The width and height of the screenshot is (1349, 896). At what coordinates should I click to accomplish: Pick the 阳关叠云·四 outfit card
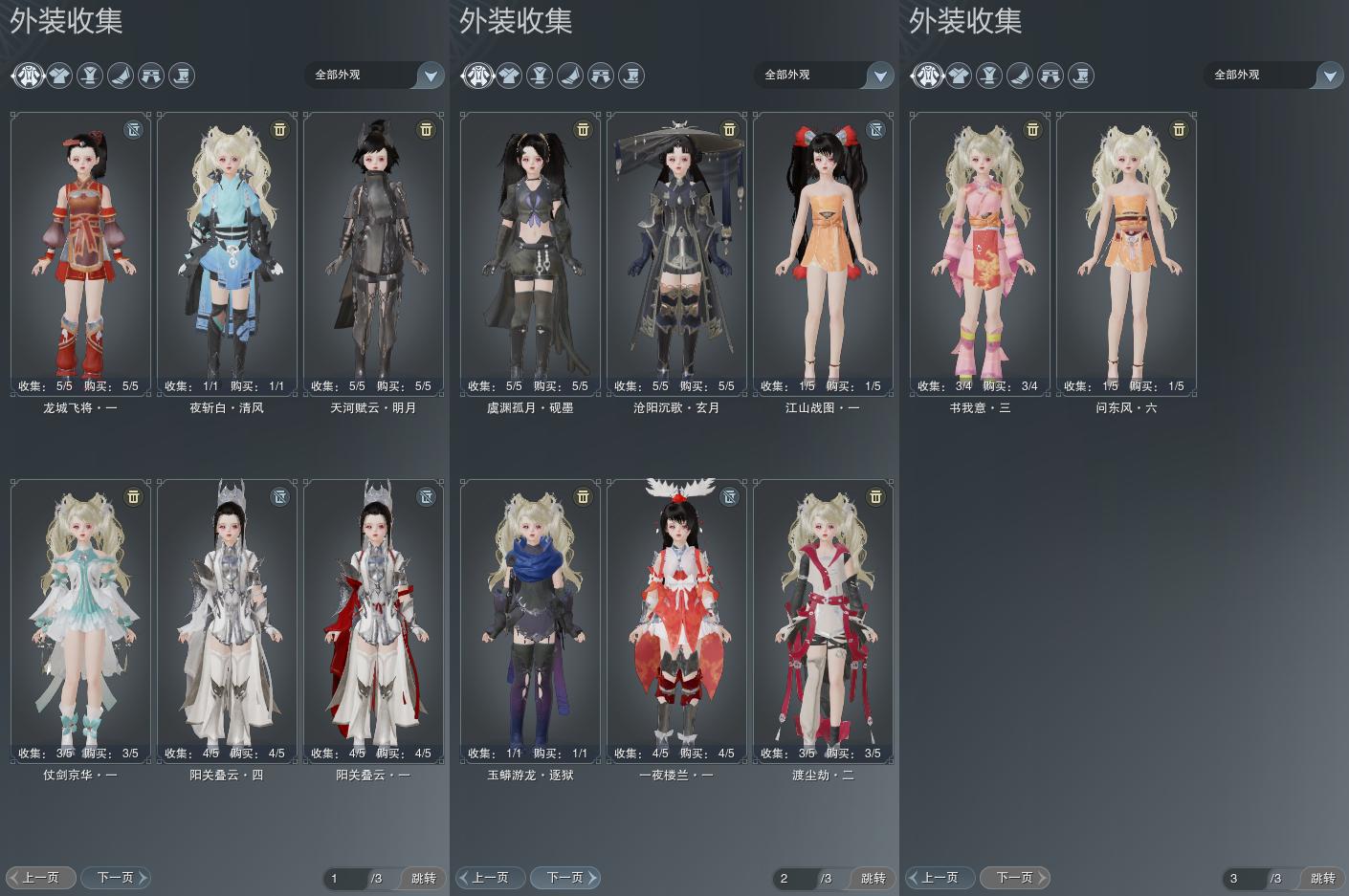227,621
